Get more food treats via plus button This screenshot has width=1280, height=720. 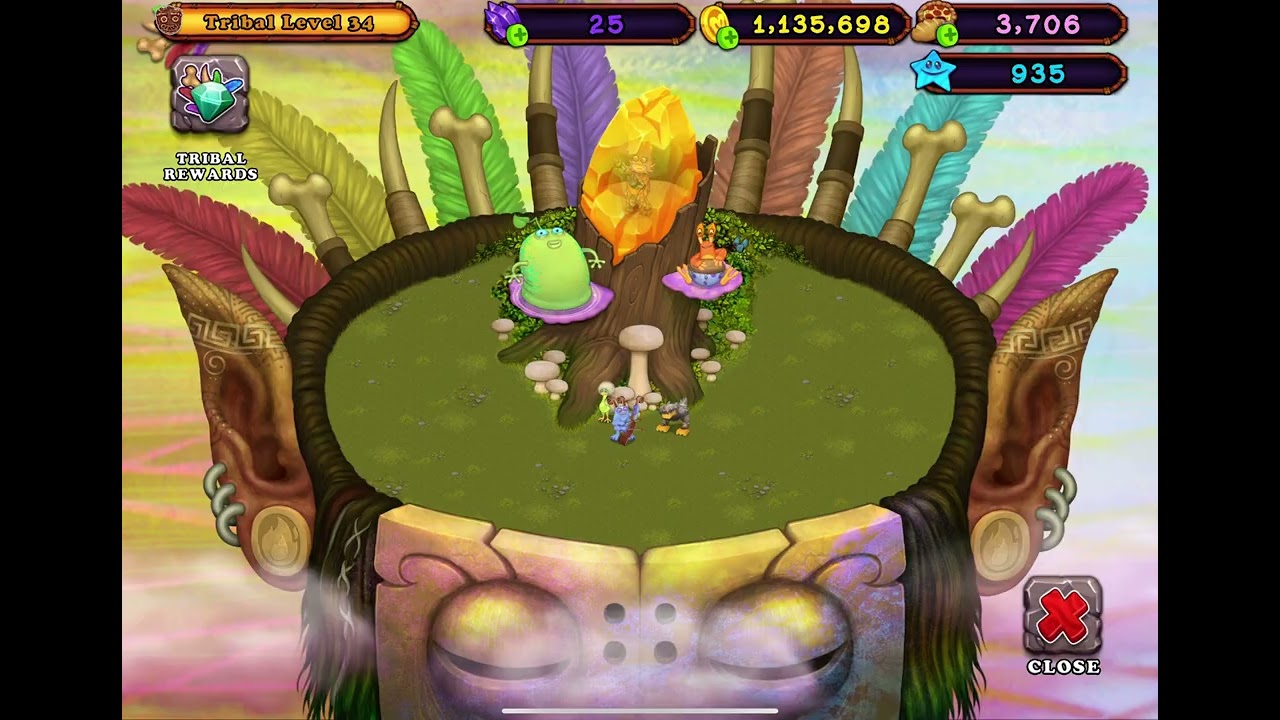(946, 37)
